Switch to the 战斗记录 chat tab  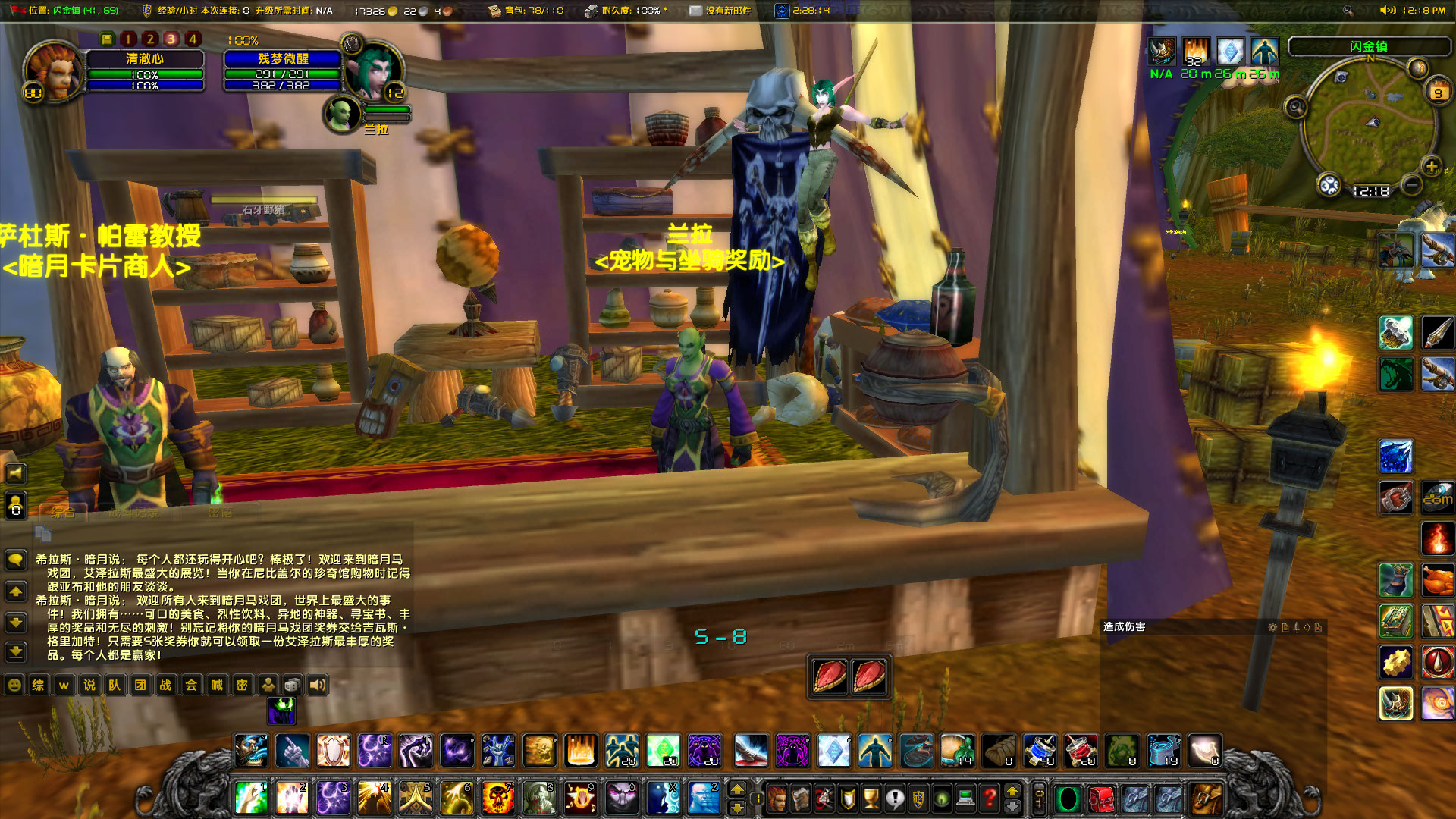coord(134,513)
